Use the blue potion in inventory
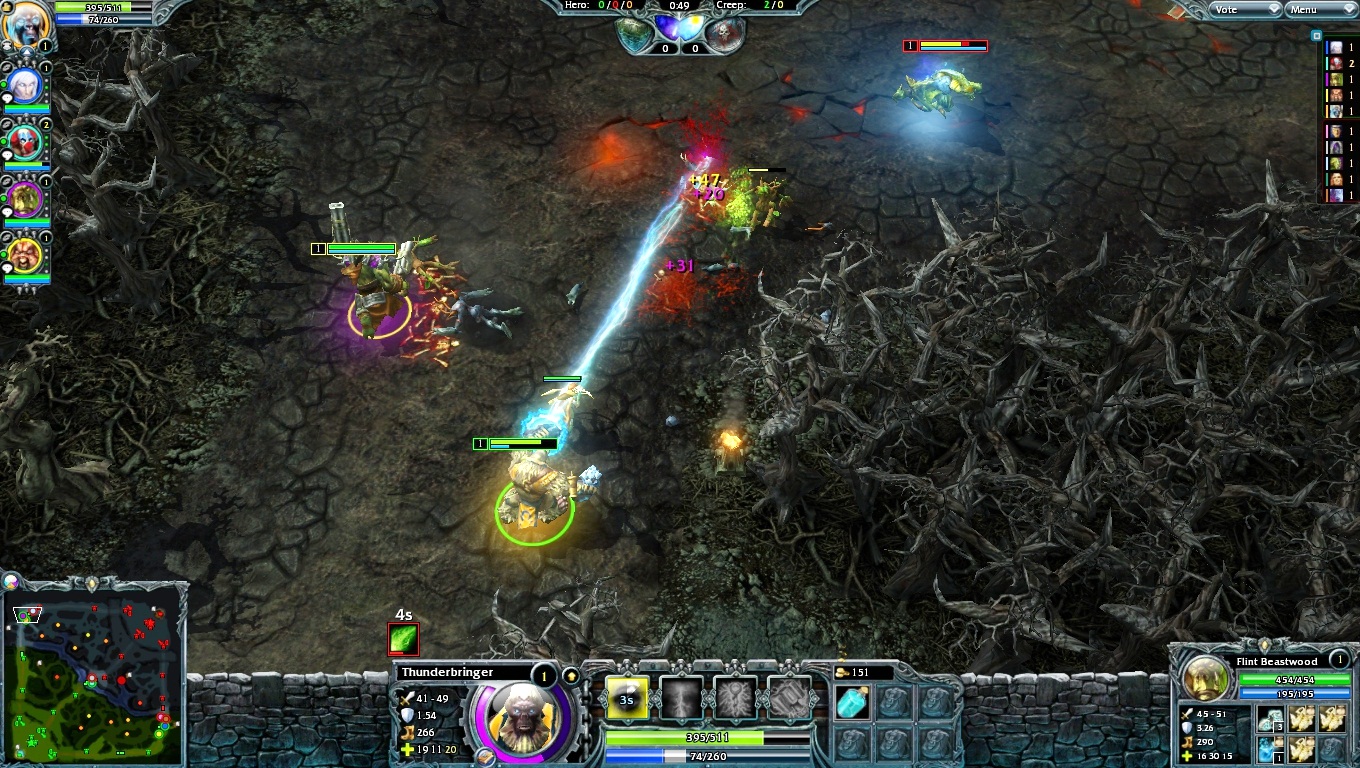Viewport: 1360px width, 768px height. click(x=853, y=702)
